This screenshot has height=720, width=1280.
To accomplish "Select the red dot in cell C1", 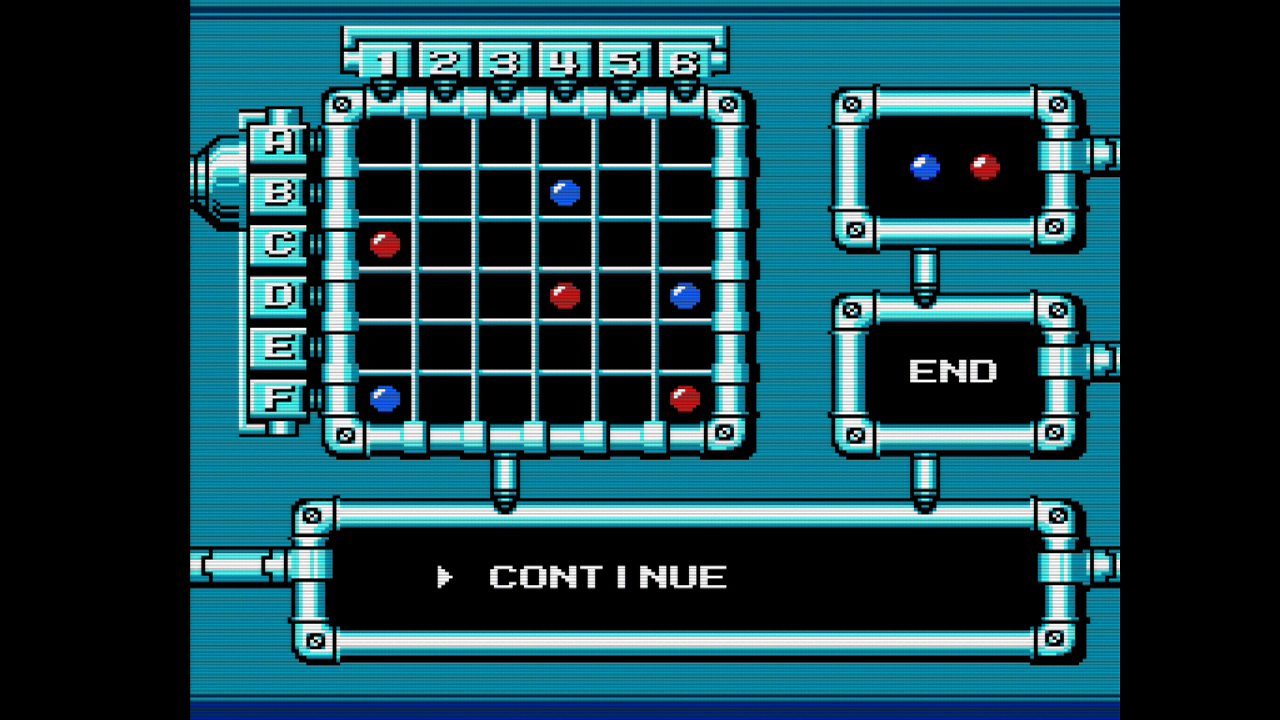I will [385, 244].
